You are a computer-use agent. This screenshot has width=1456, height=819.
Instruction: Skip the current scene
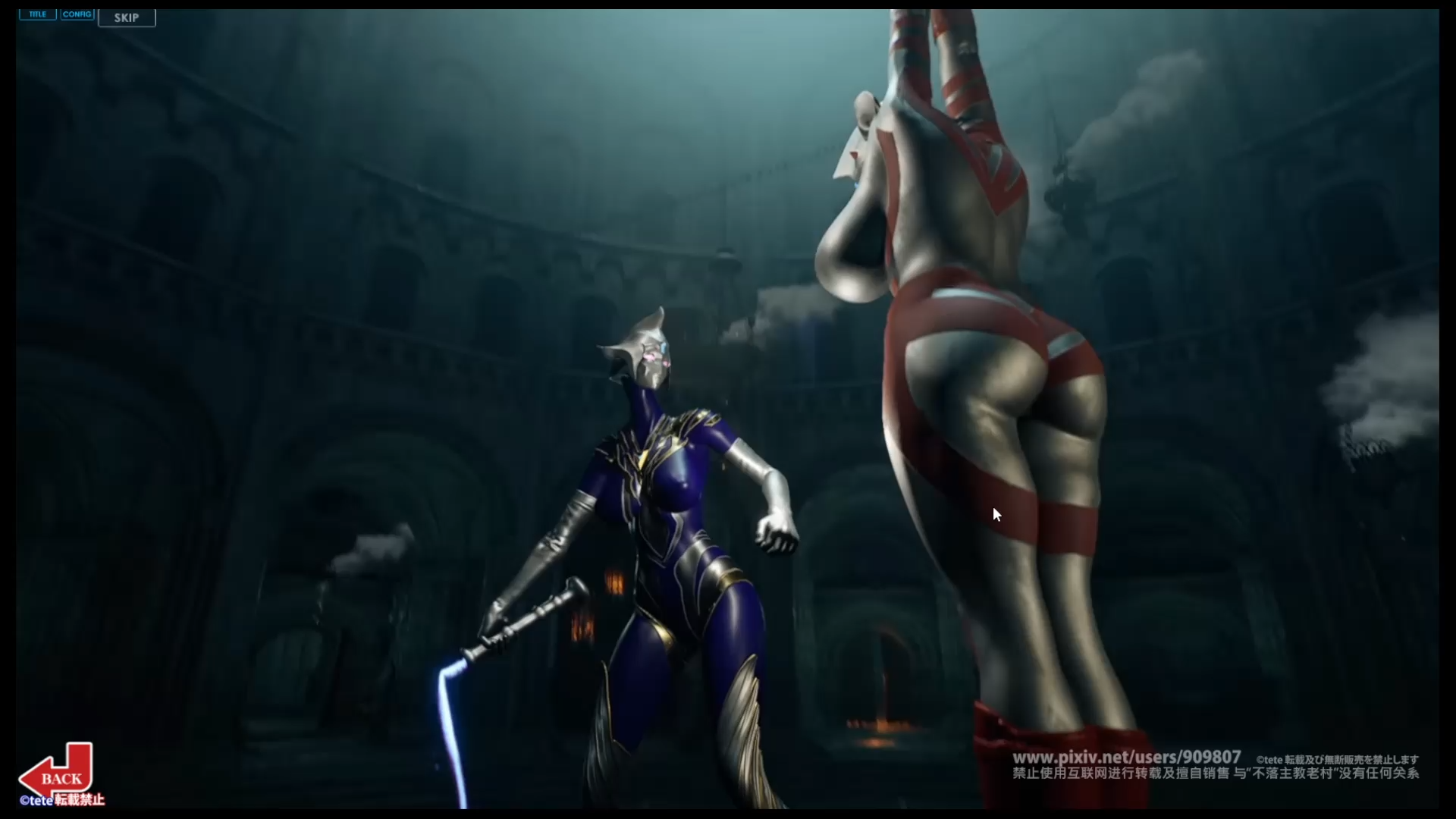pos(127,17)
